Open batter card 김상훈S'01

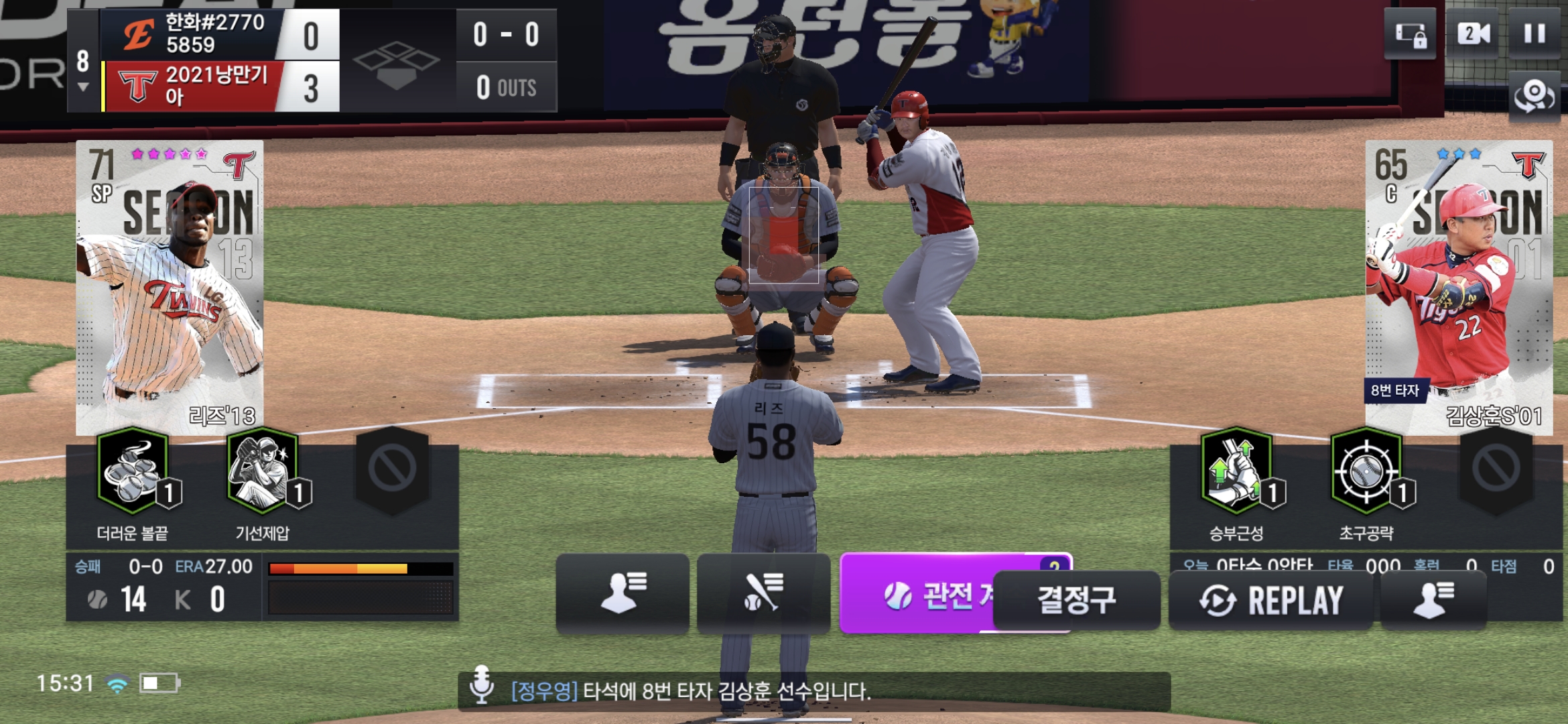click(x=1459, y=287)
